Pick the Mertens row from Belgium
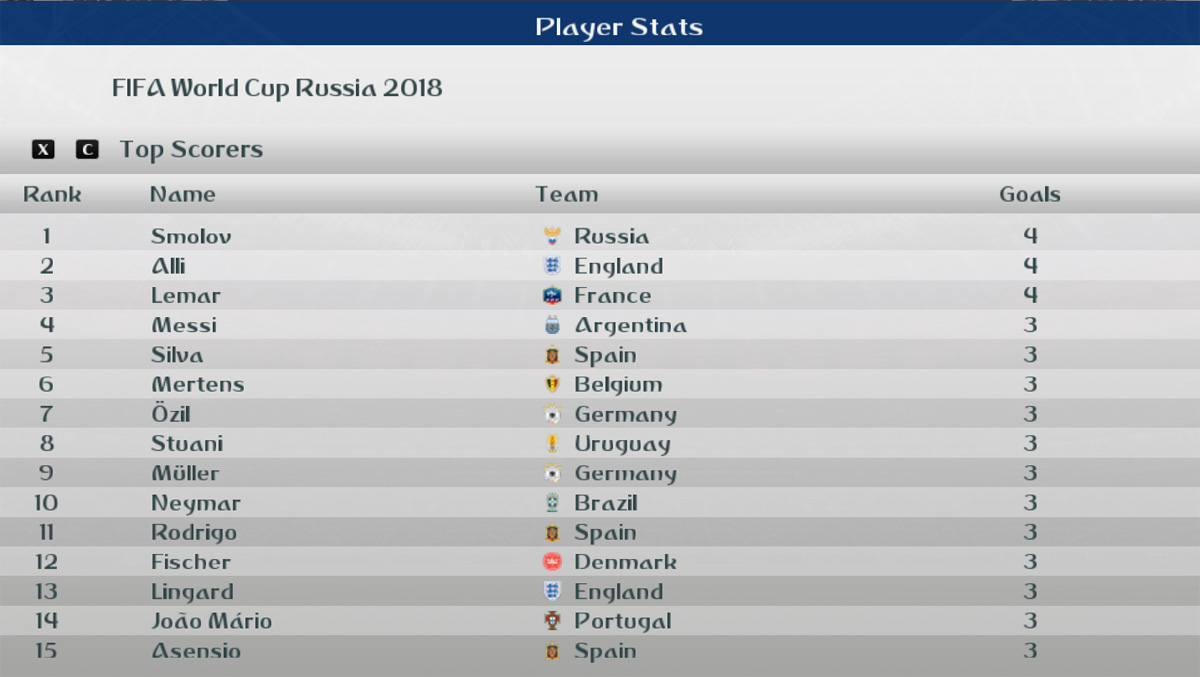Image resolution: width=1200 pixels, height=677 pixels. point(198,384)
